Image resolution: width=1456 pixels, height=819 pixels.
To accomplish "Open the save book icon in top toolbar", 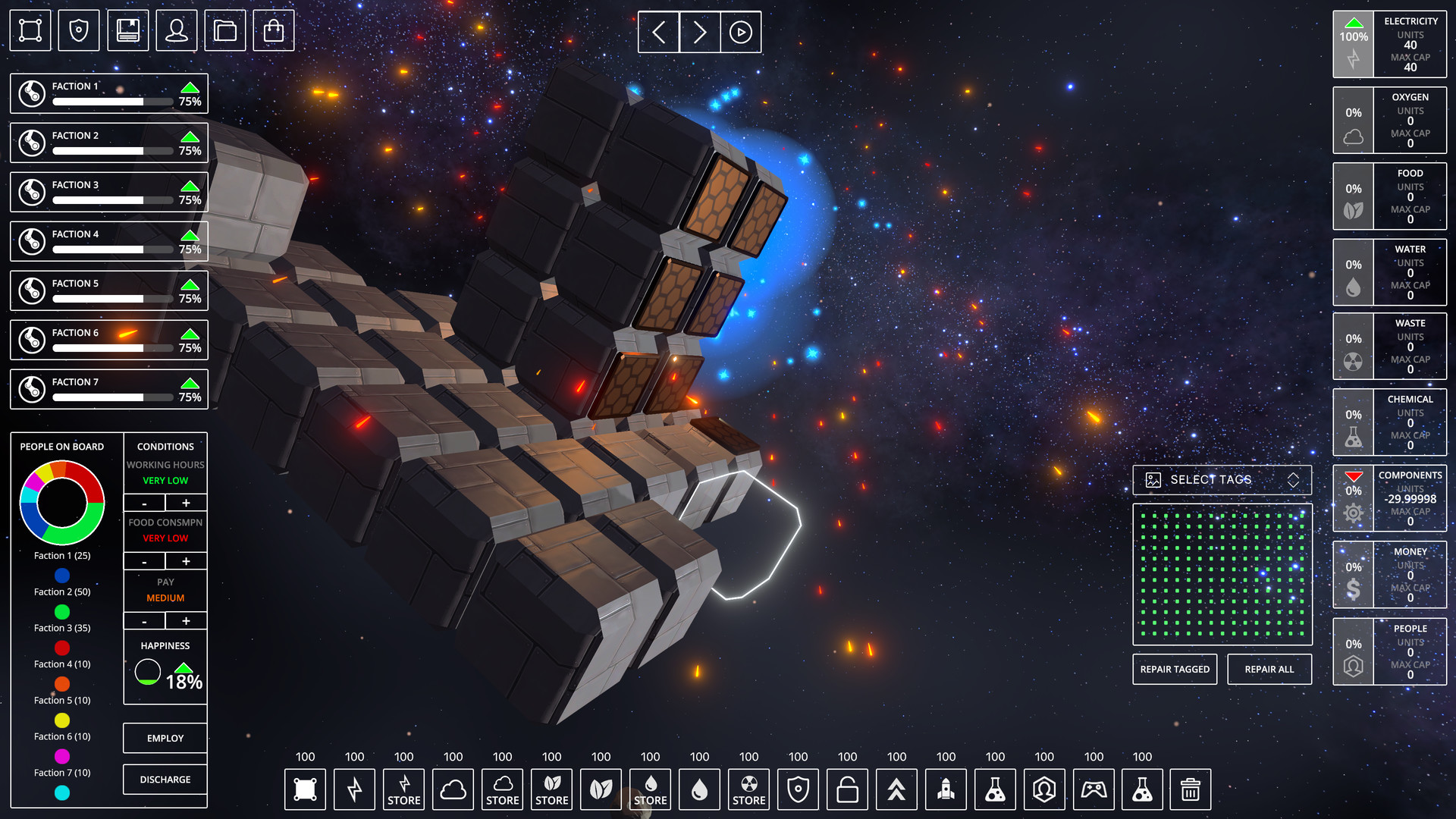I will tap(127, 30).
